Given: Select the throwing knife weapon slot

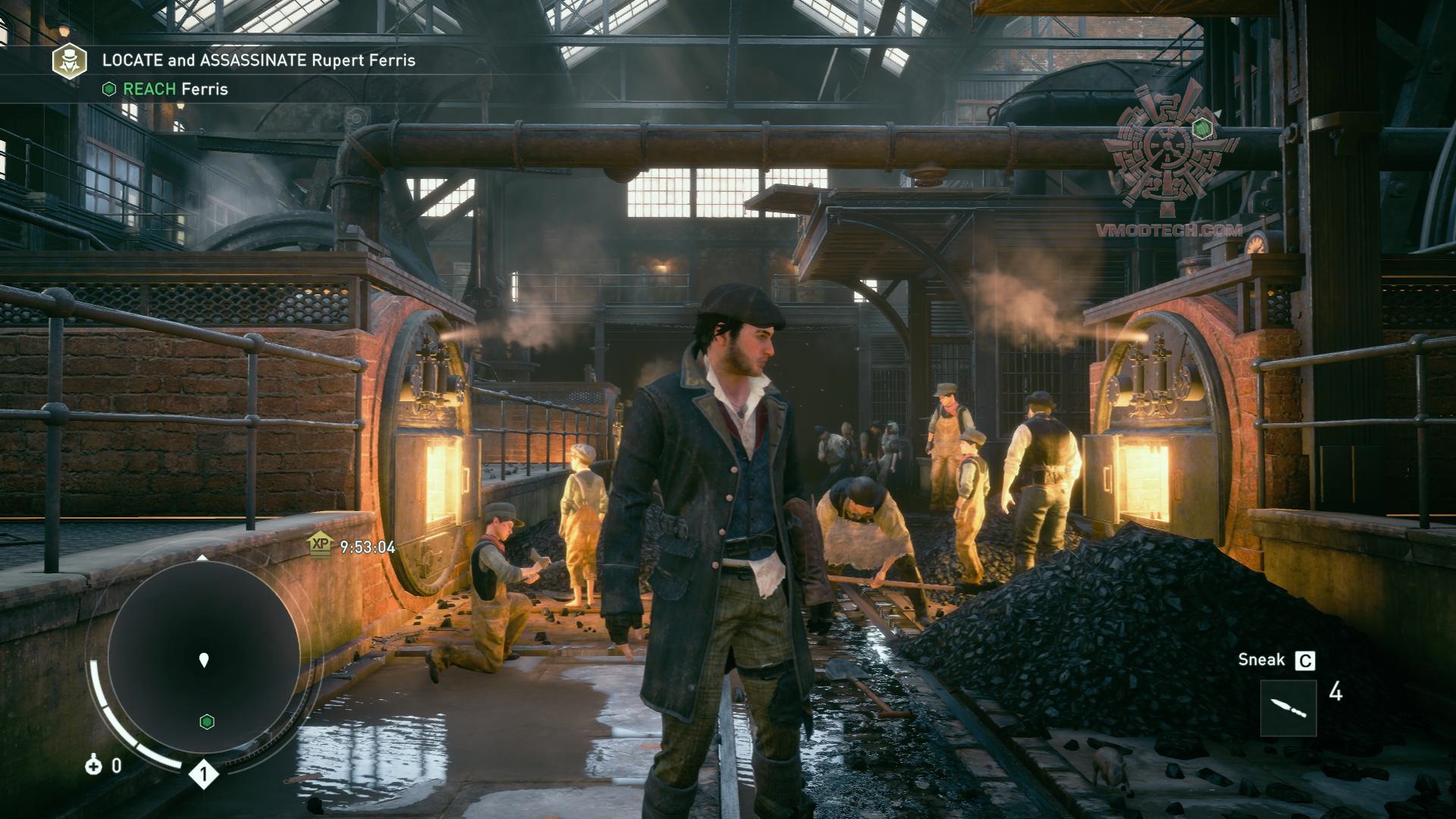Looking at the screenshot, I should click(x=1288, y=708).
